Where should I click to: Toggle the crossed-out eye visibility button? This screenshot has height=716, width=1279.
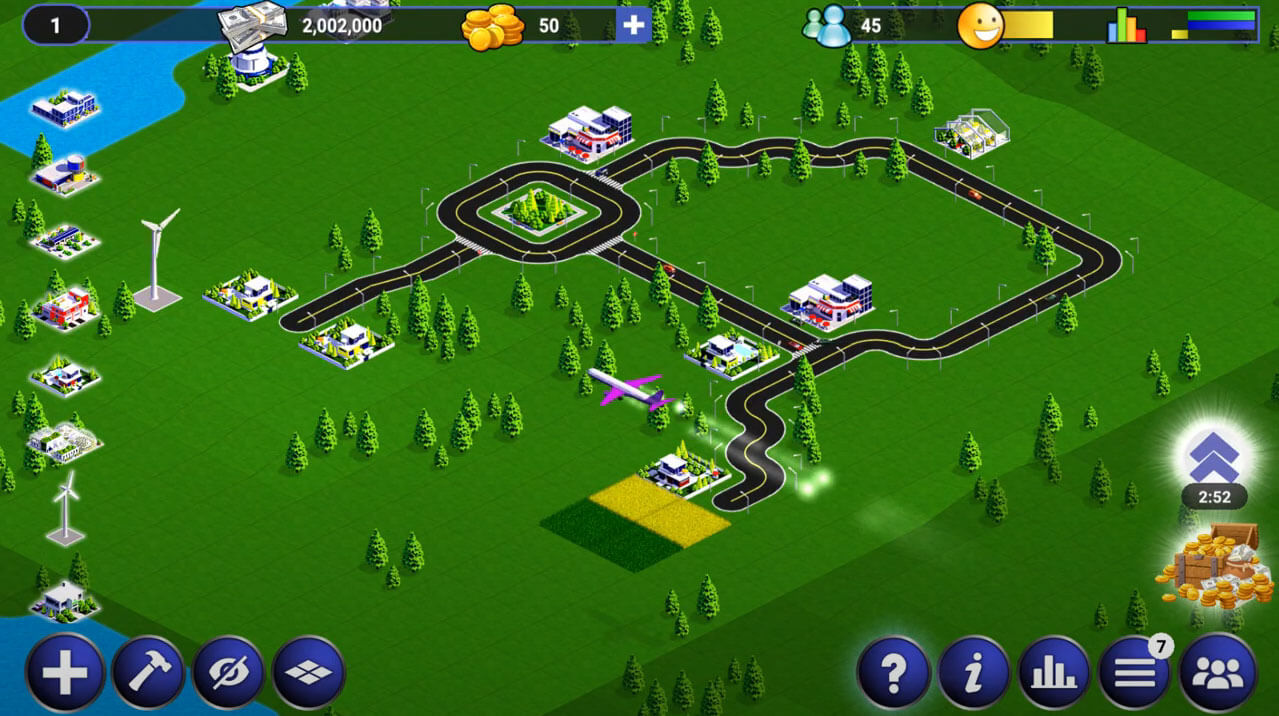tap(228, 672)
